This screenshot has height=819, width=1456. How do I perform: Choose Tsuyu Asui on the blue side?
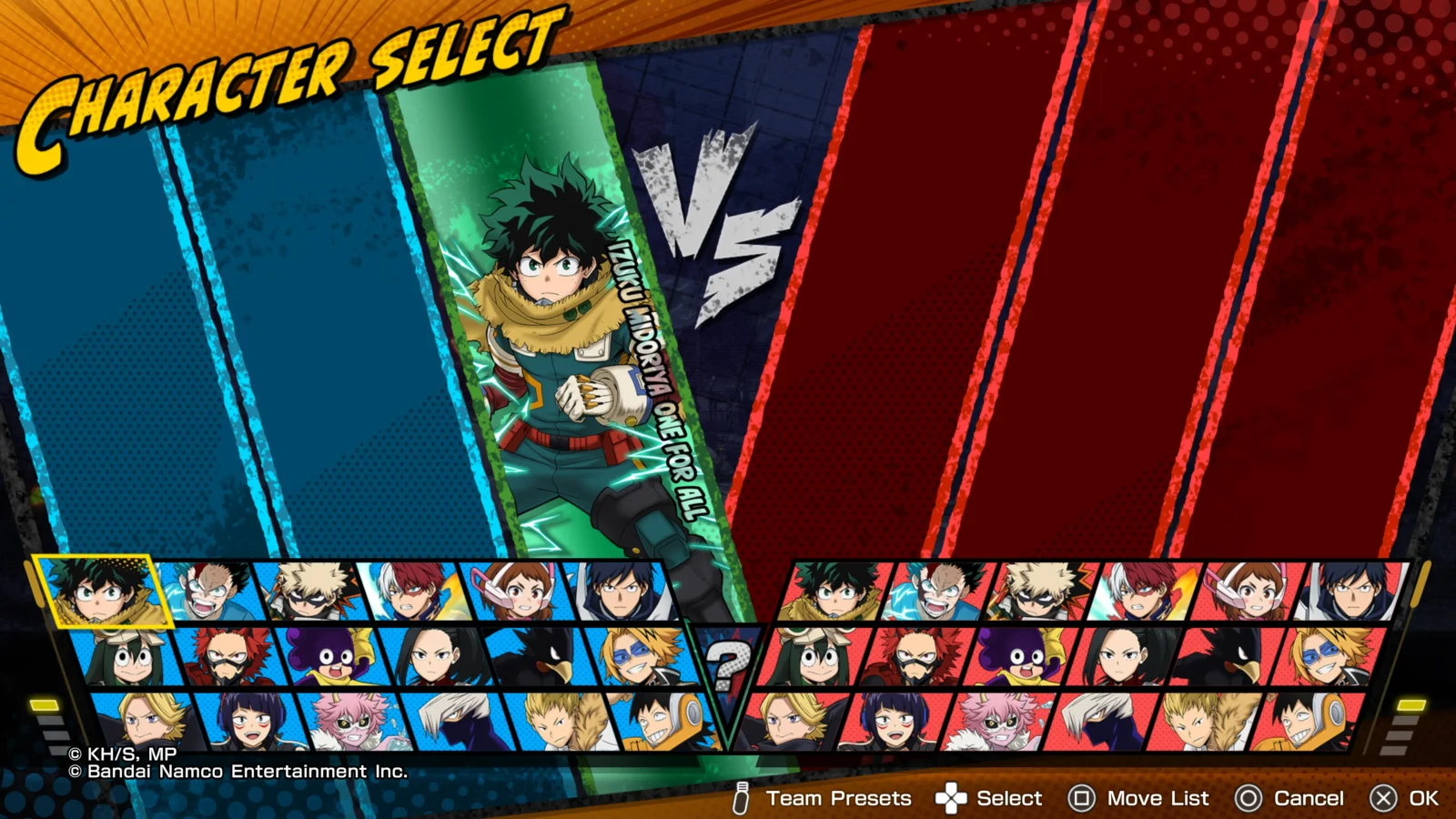coord(129,657)
